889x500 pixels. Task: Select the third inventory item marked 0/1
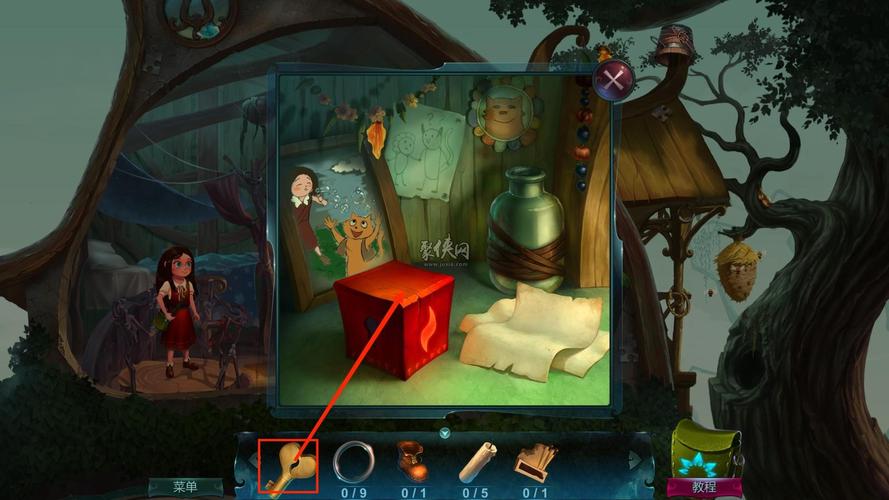click(413, 461)
